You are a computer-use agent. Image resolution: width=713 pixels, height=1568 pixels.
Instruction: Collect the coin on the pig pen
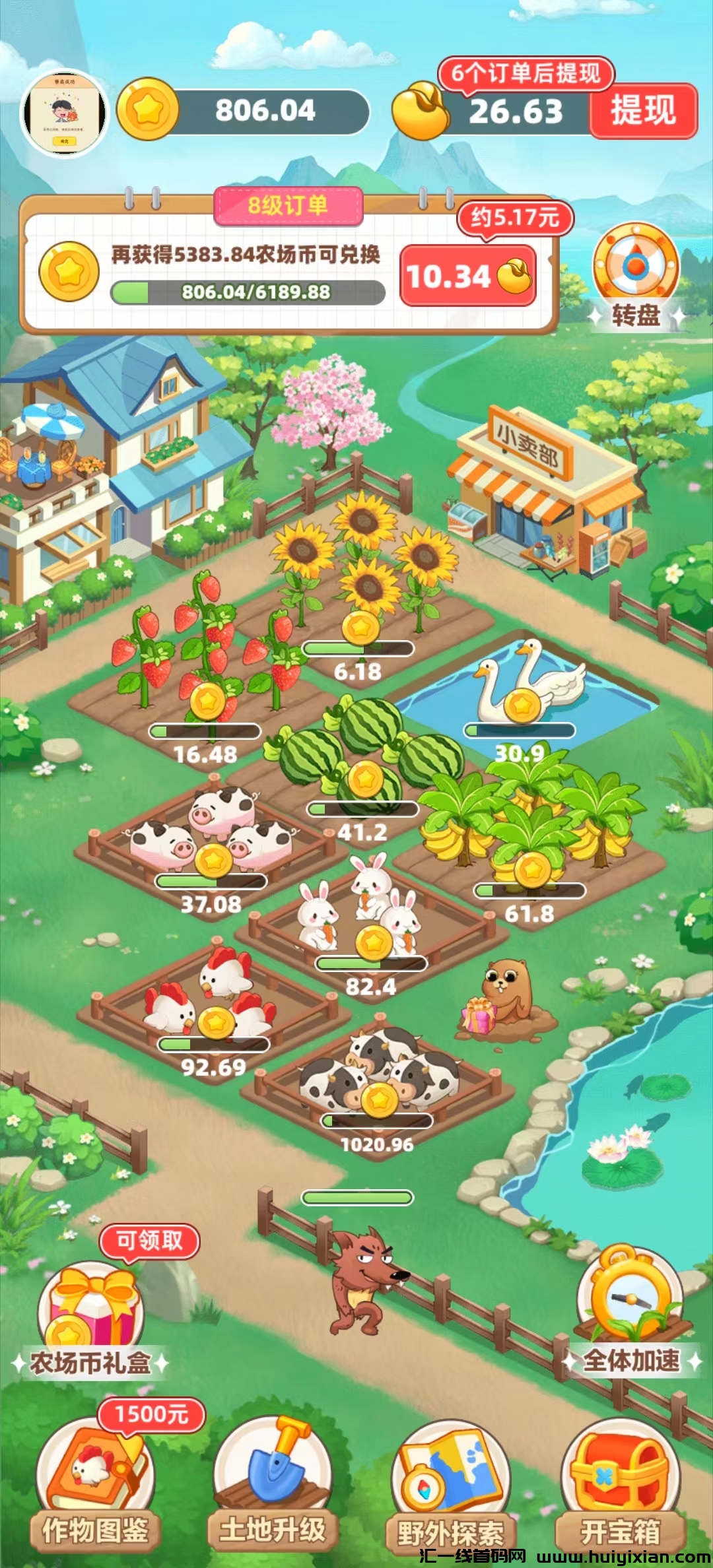(x=213, y=860)
